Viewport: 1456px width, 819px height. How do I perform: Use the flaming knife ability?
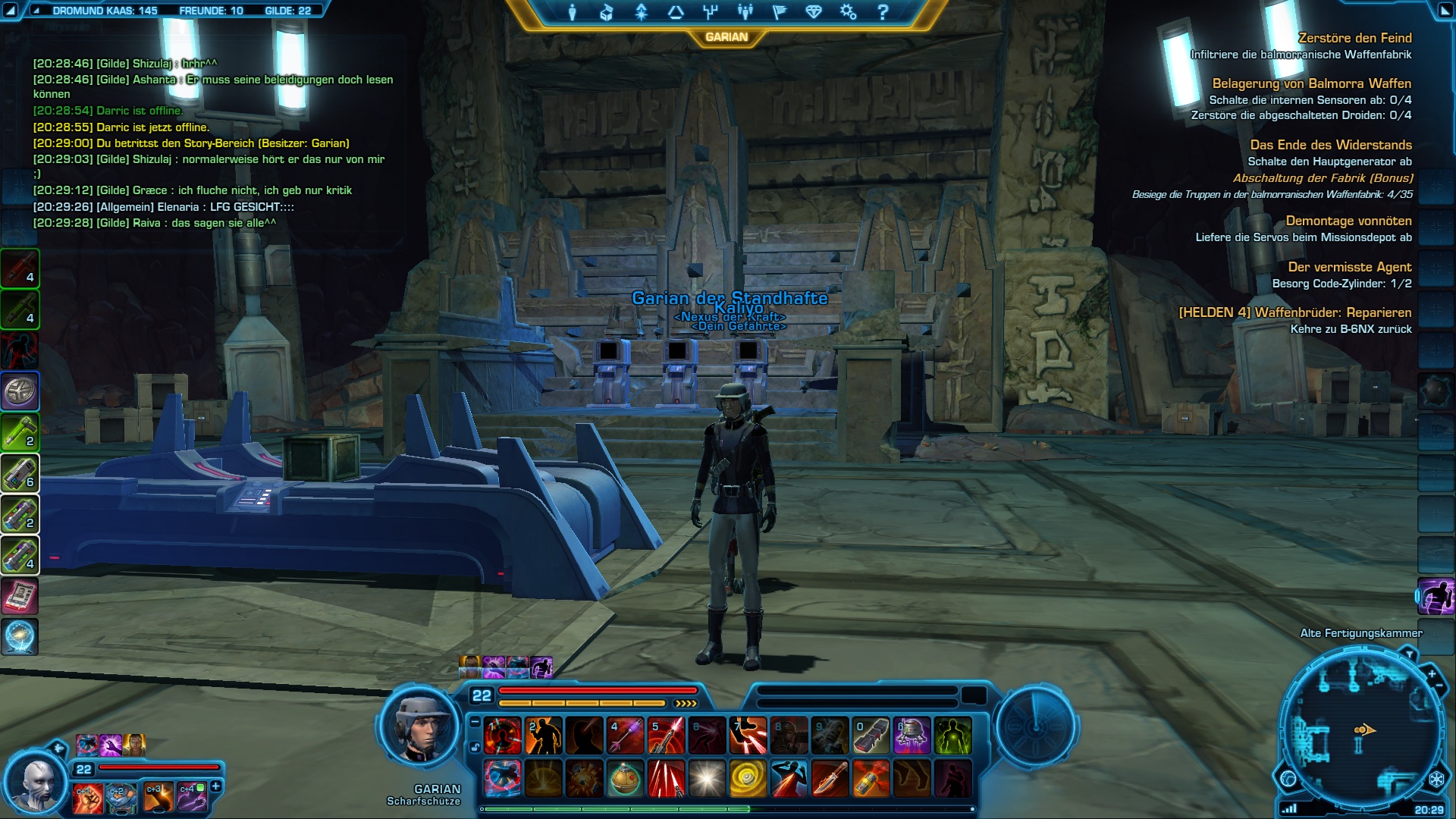[830, 780]
